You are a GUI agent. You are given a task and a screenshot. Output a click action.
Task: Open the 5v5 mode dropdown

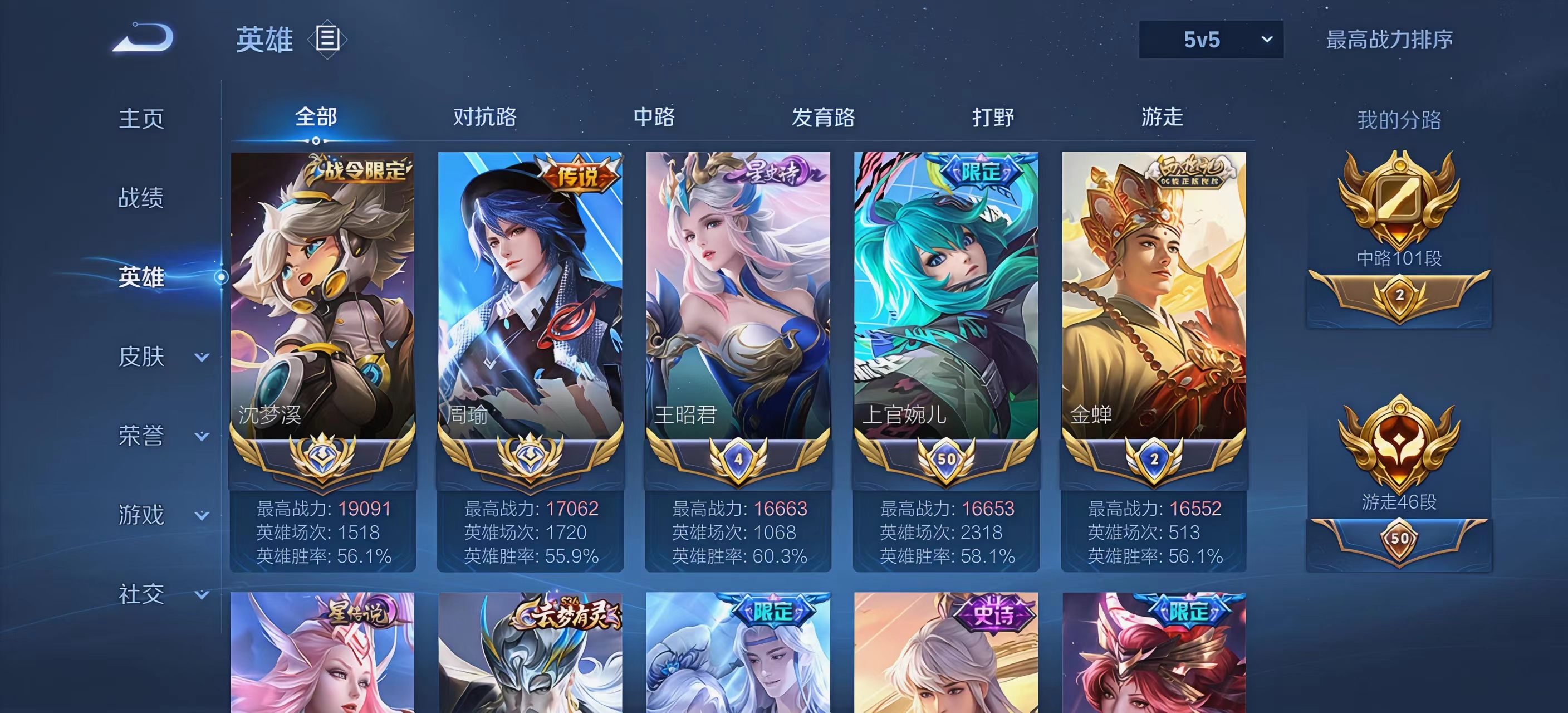pos(1210,40)
